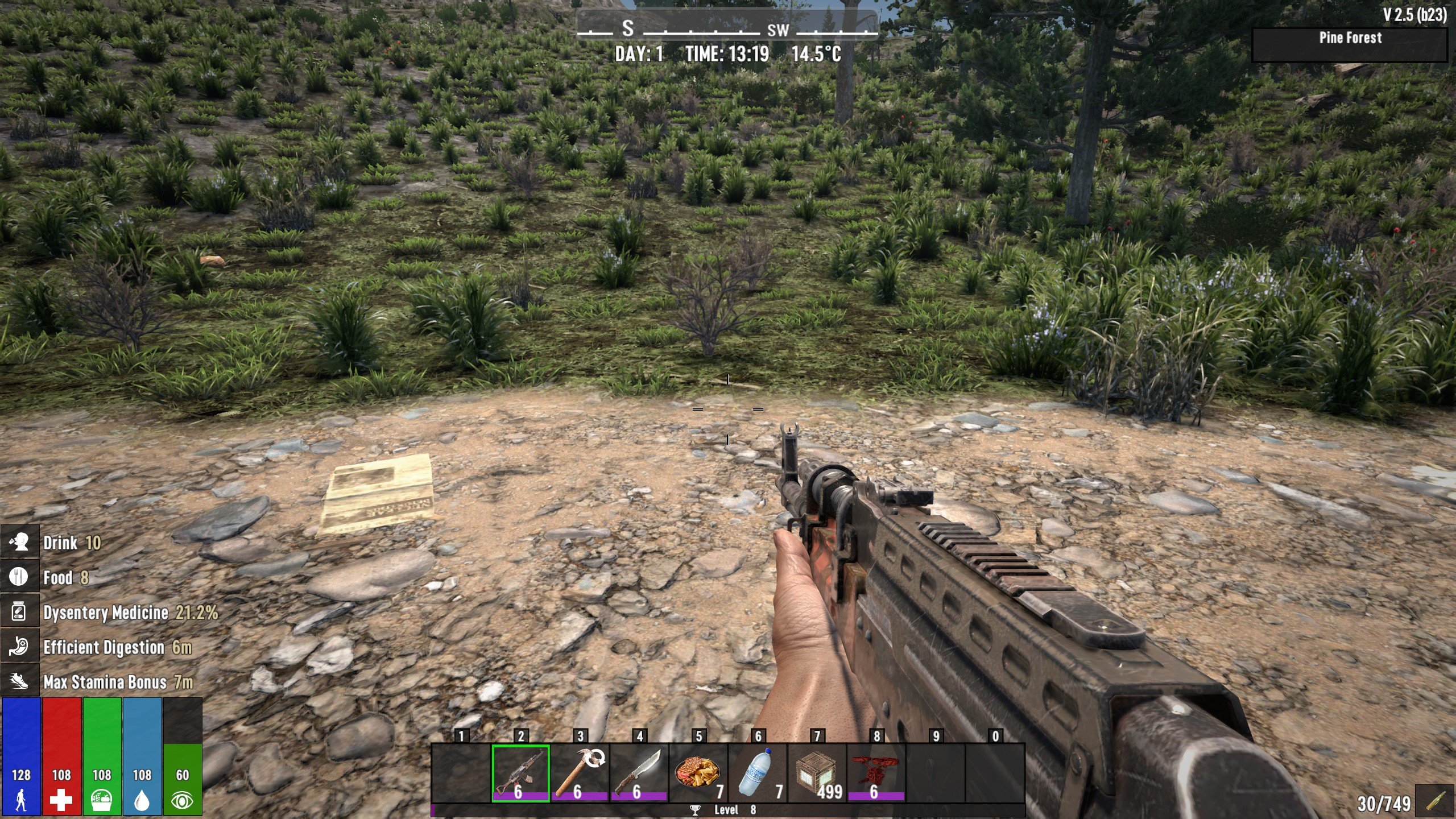Choose the red gyrocopter item in the hotbar
Screen dimensions: 1456x819
(x=876, y=773)
